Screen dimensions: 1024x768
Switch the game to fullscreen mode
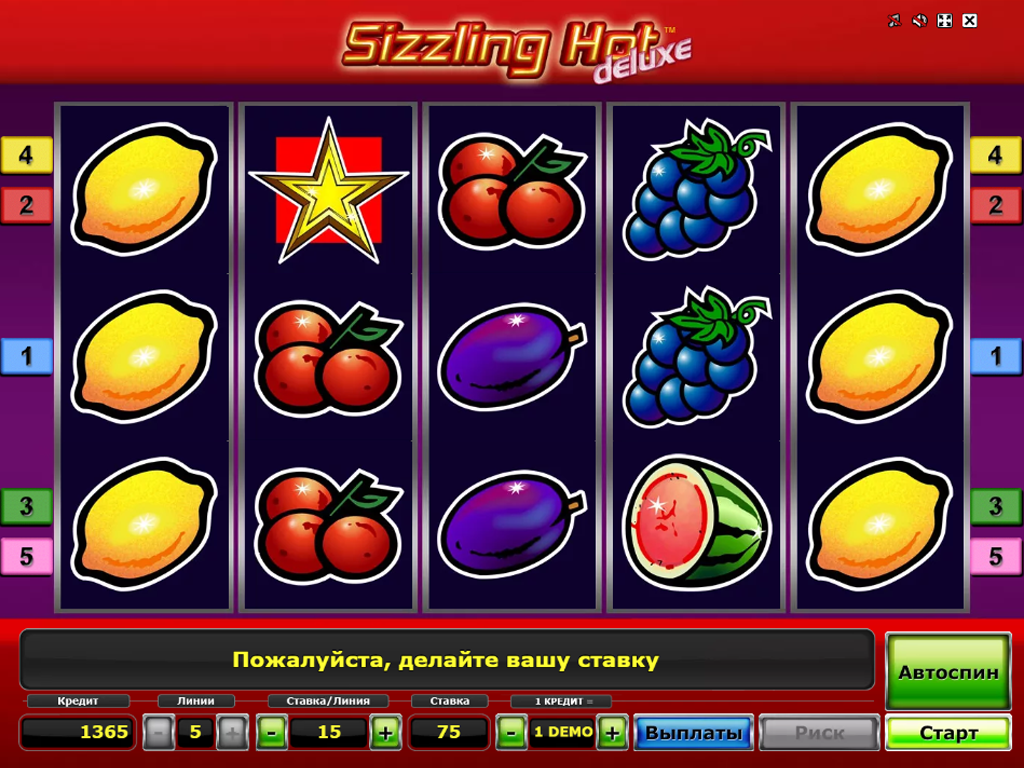click(x=945, y=20)
